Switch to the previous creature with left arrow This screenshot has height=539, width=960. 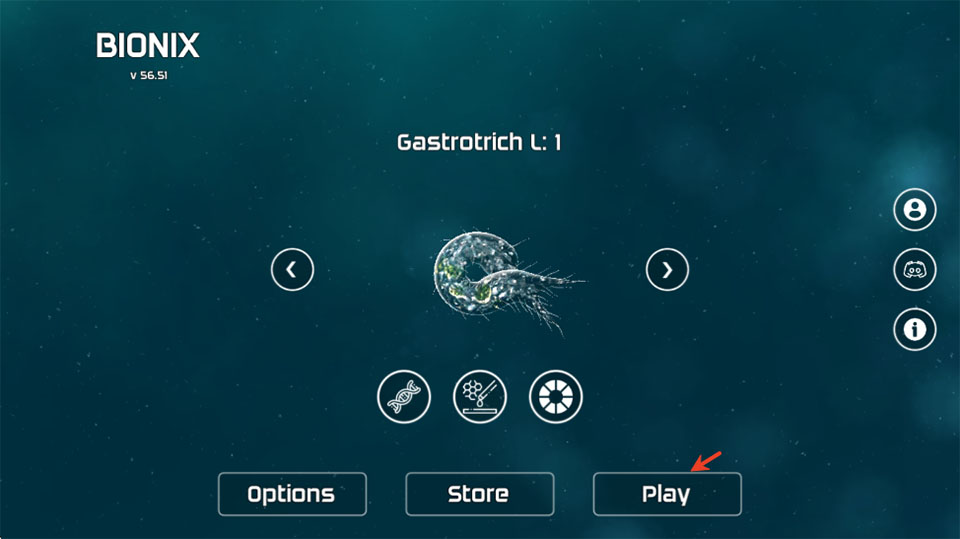pos(292,269)
